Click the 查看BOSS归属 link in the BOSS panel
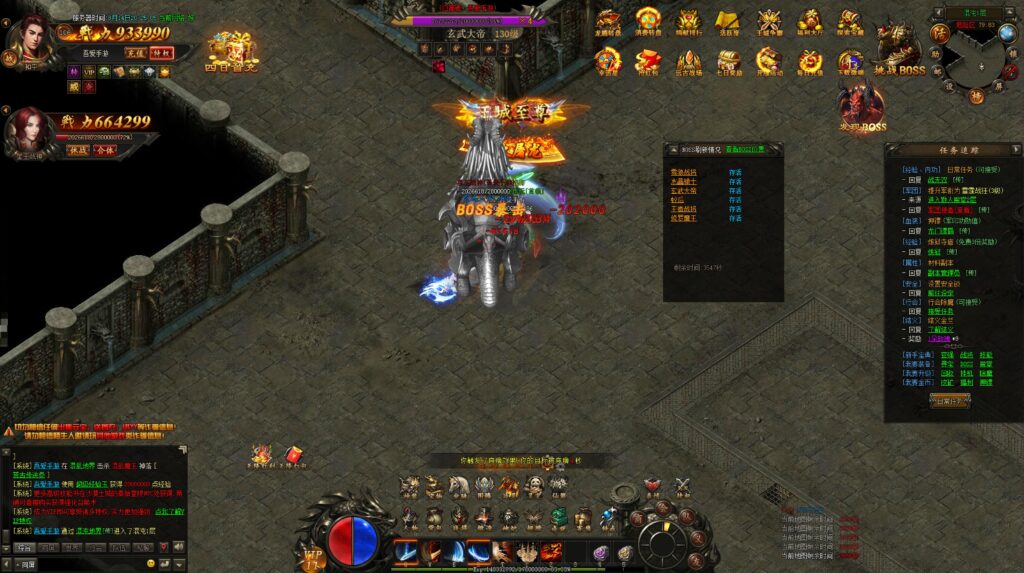1024x573 pixels. point(747,150)
